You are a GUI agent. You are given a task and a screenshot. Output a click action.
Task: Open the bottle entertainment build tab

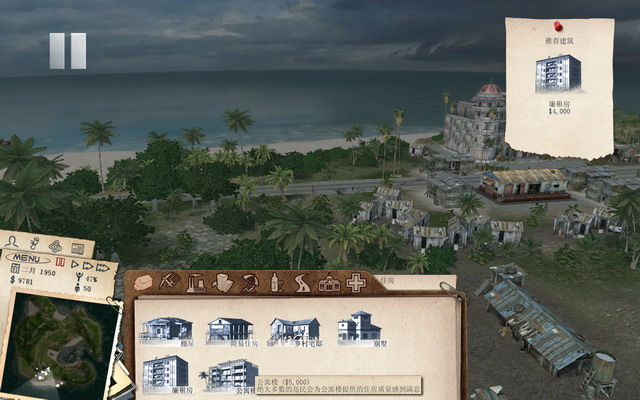pos(275,283)
